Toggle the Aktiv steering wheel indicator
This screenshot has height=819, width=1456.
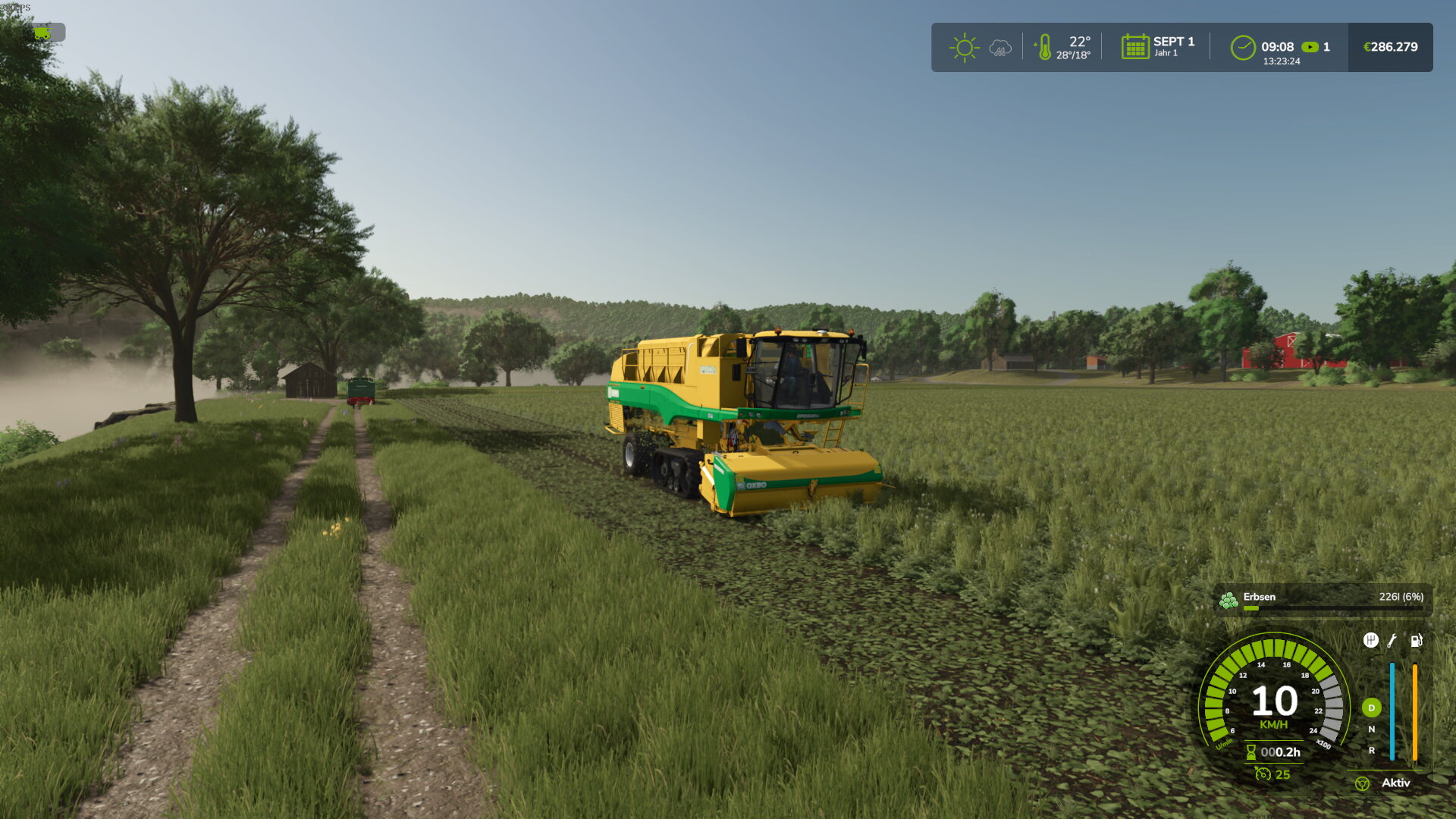pos(1363,784)
